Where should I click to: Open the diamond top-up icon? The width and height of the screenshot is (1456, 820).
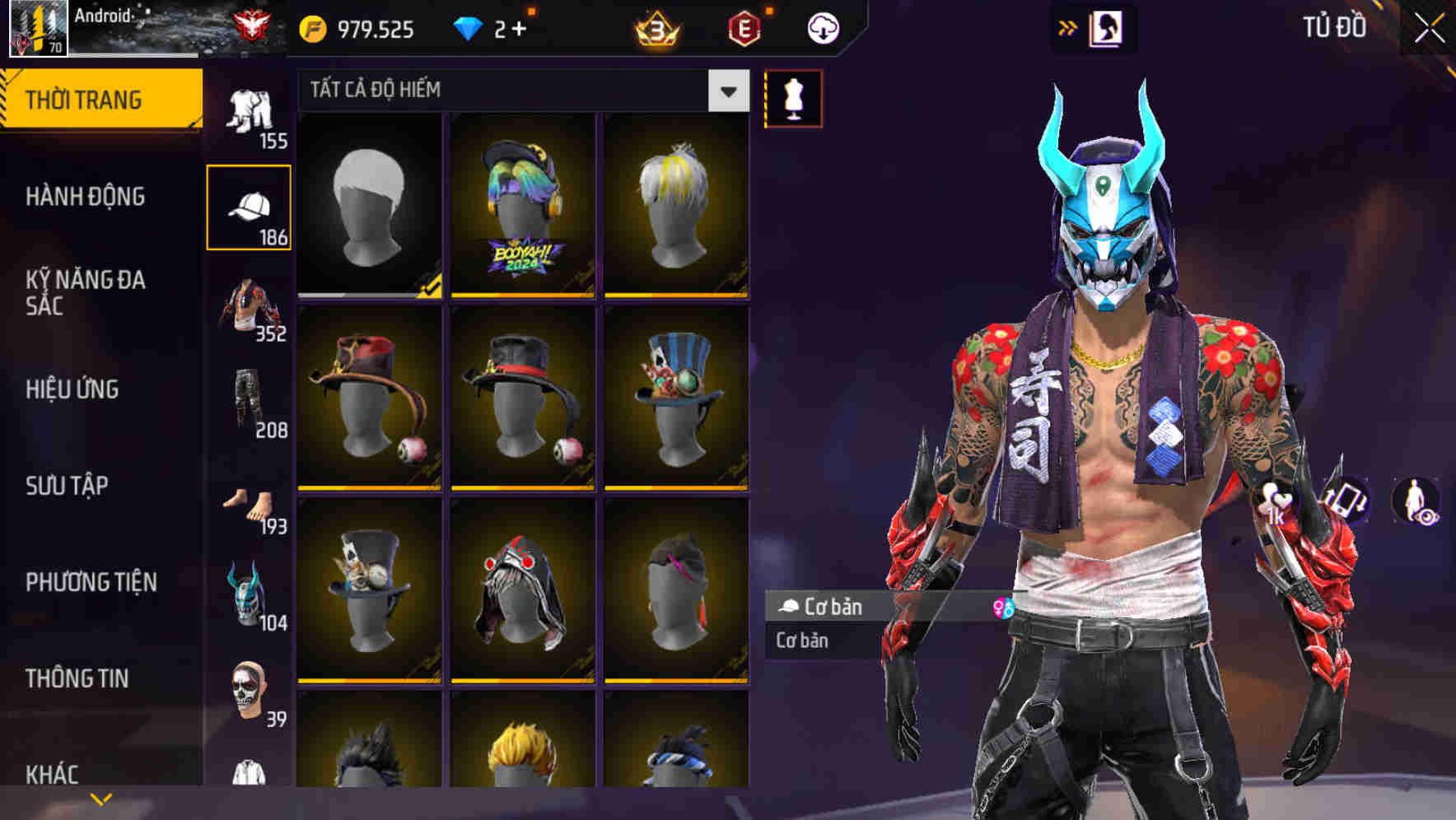[469, 27]
